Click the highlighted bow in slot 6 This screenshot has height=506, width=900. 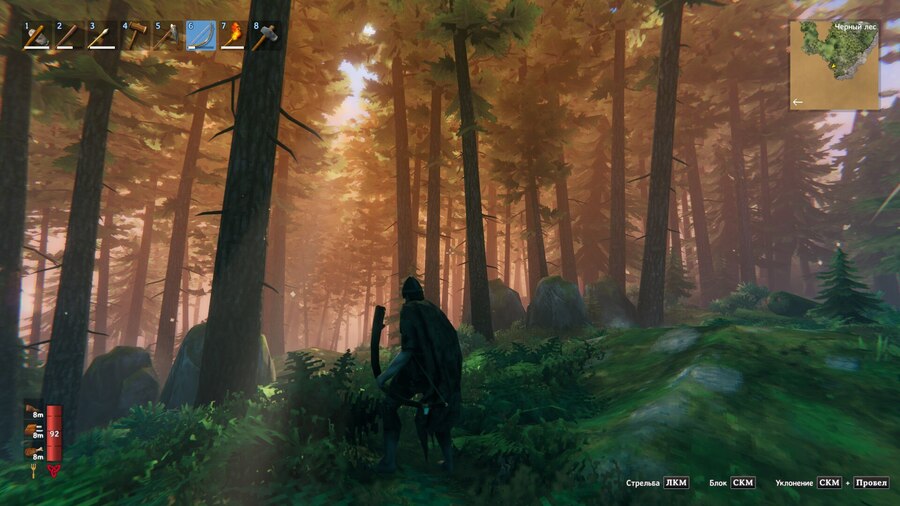[200, 35]
